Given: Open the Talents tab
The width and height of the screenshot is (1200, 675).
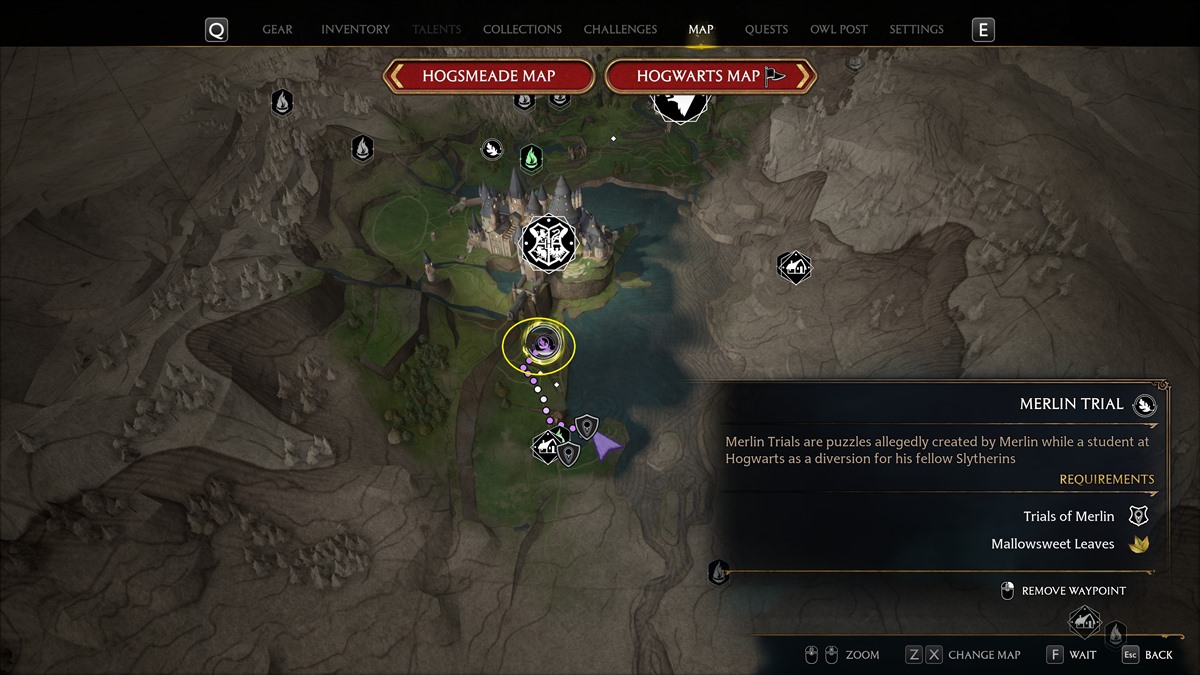Looking at the screenshot, I should [436, 30].
